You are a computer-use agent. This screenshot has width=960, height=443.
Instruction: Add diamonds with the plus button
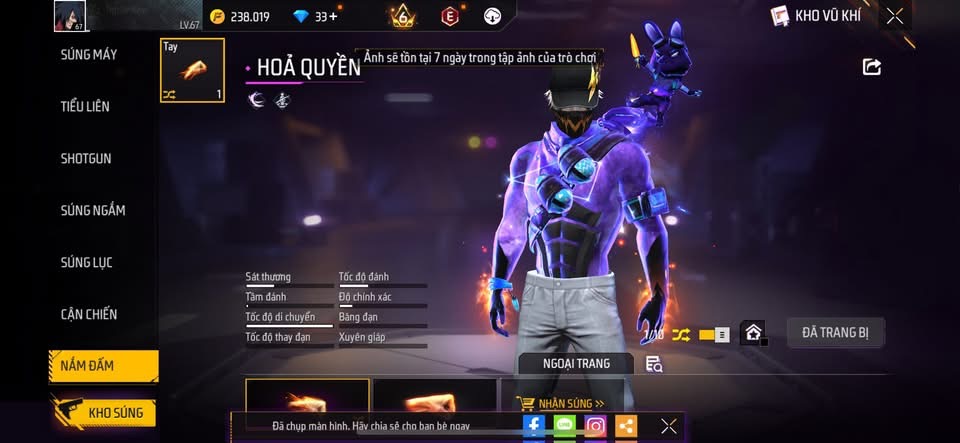point(333,16)
